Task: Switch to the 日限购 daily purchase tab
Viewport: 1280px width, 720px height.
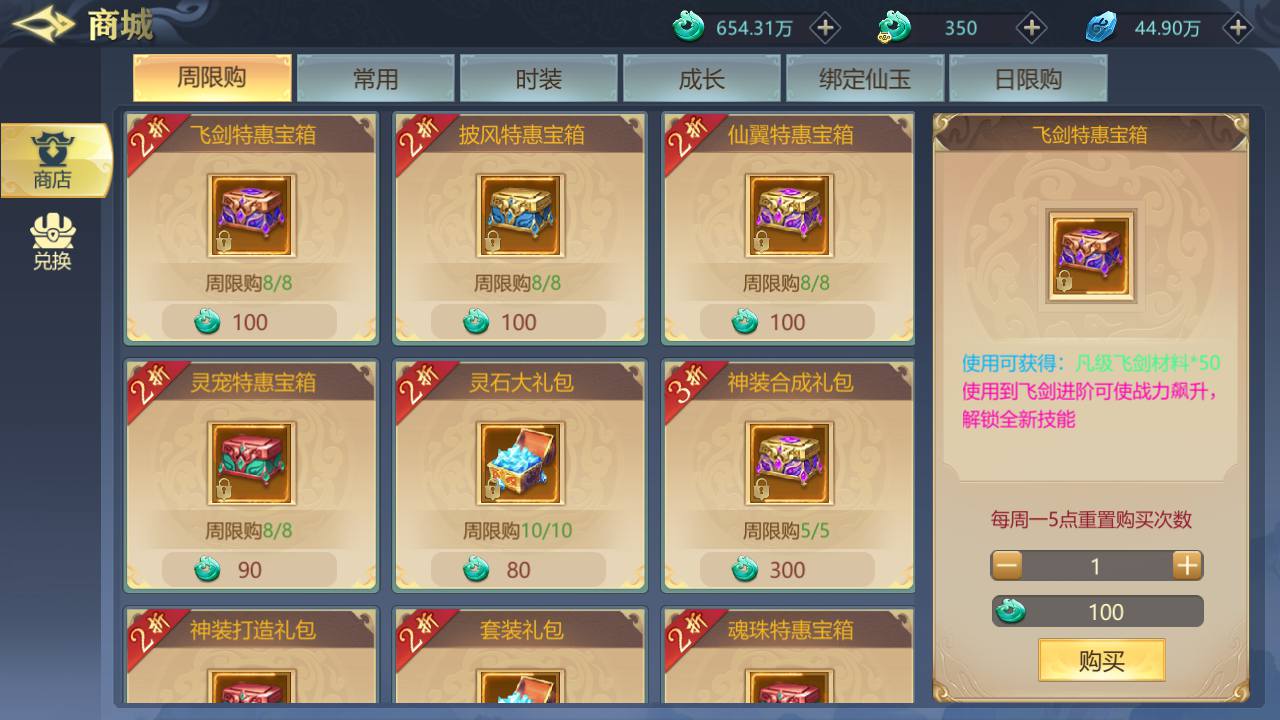Action: (1028, 76)
